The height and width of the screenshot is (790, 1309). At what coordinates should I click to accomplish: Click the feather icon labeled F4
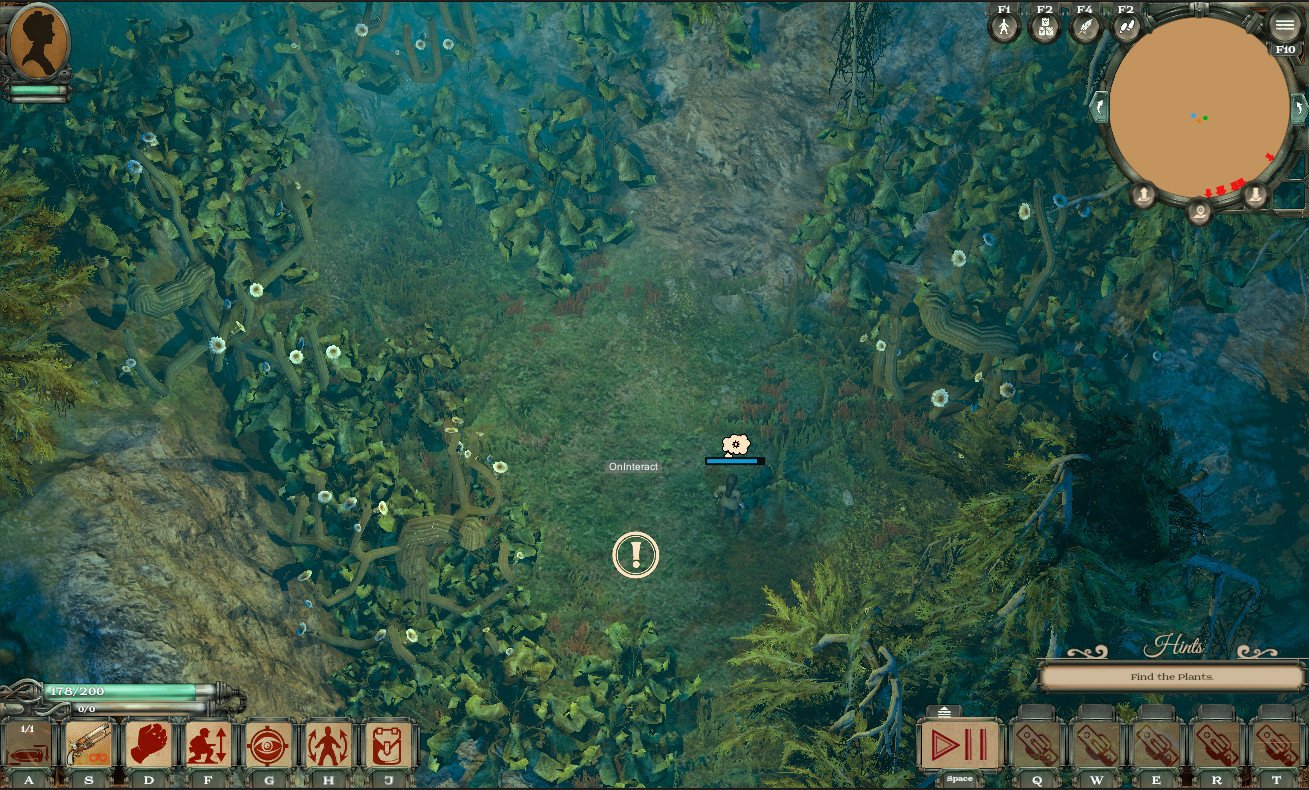pyautogui.click(x=1084, y=25)
